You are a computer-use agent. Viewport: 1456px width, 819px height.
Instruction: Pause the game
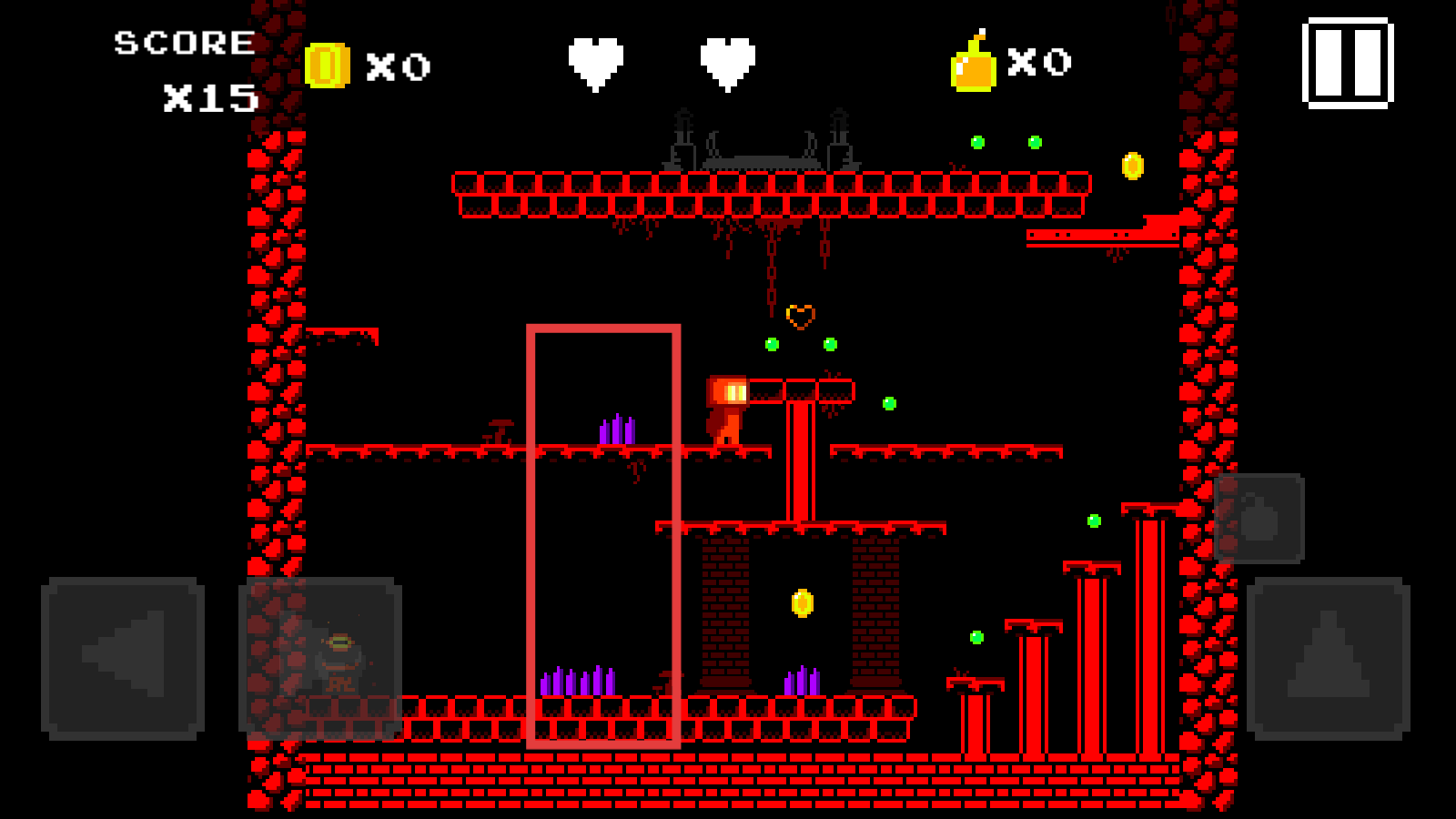[1348, 63]
